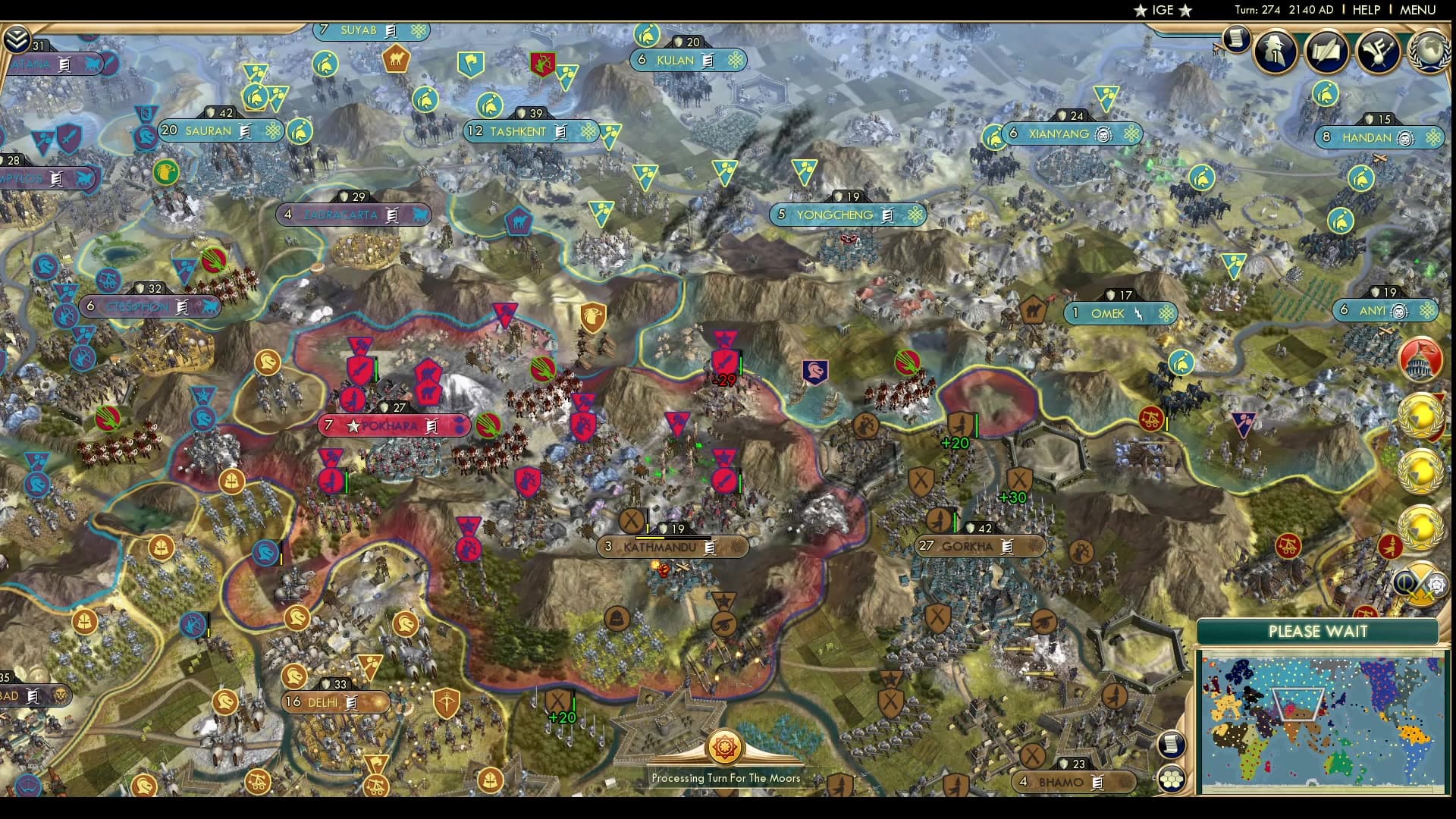This screenshot has width=1456, height=819.
Task: Open the Cultural overview scroll-and-quill icon
Action: (1328, 51)
